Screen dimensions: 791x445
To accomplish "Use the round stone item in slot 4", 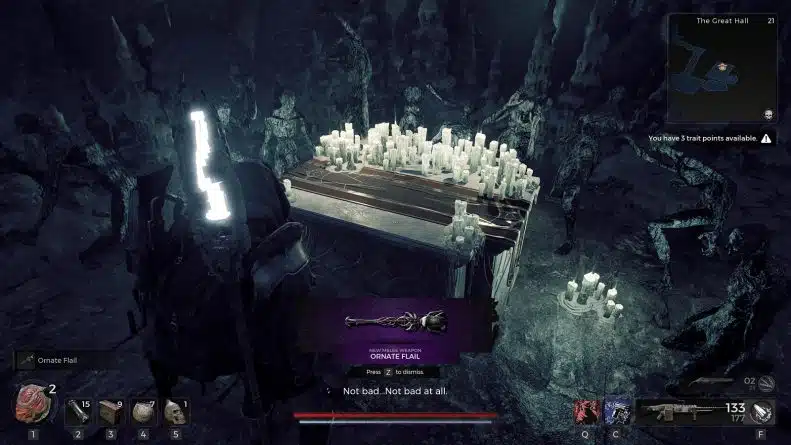I will point(143,411).
